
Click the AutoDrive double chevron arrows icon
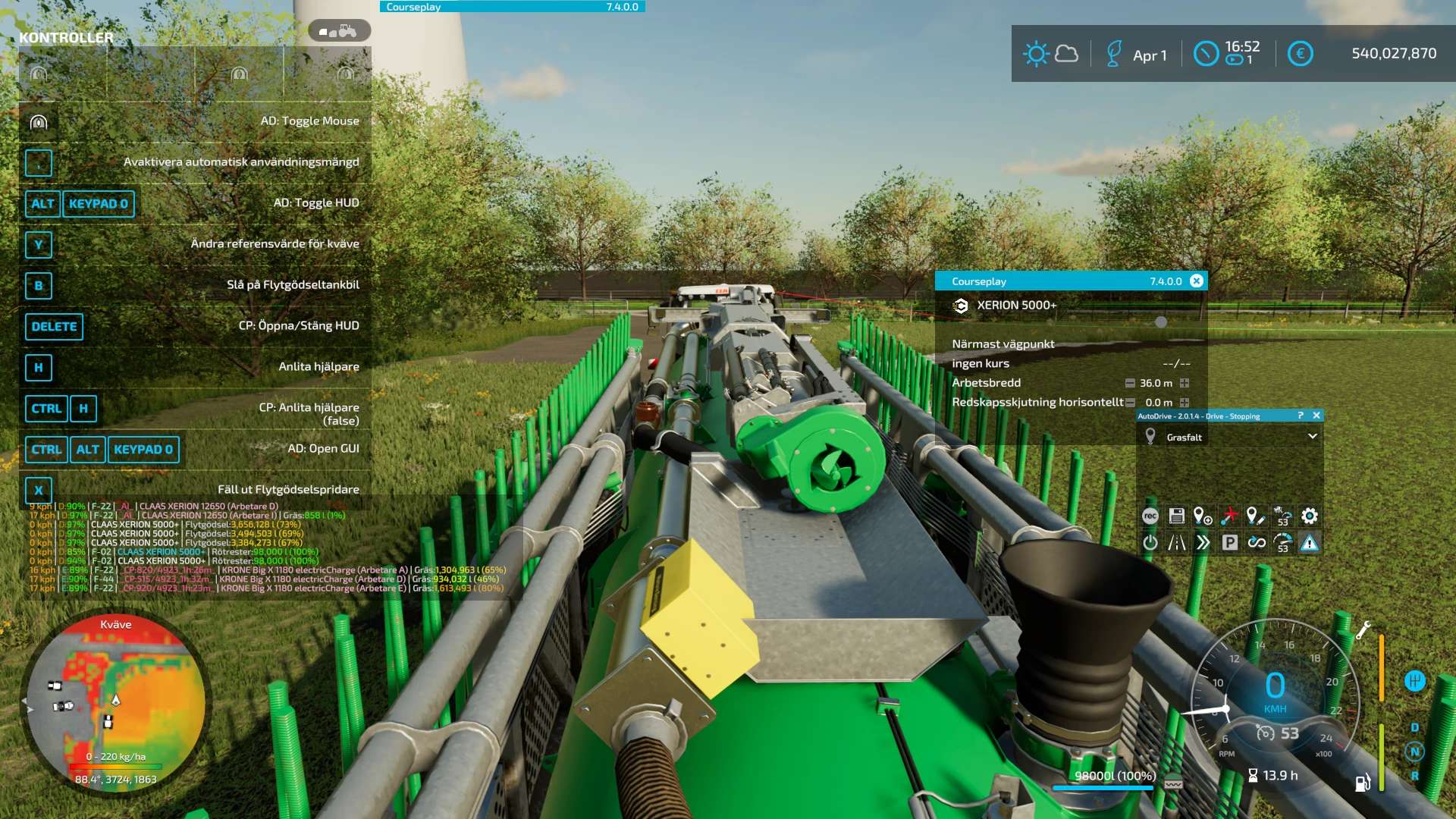(x=1203, y=543)
